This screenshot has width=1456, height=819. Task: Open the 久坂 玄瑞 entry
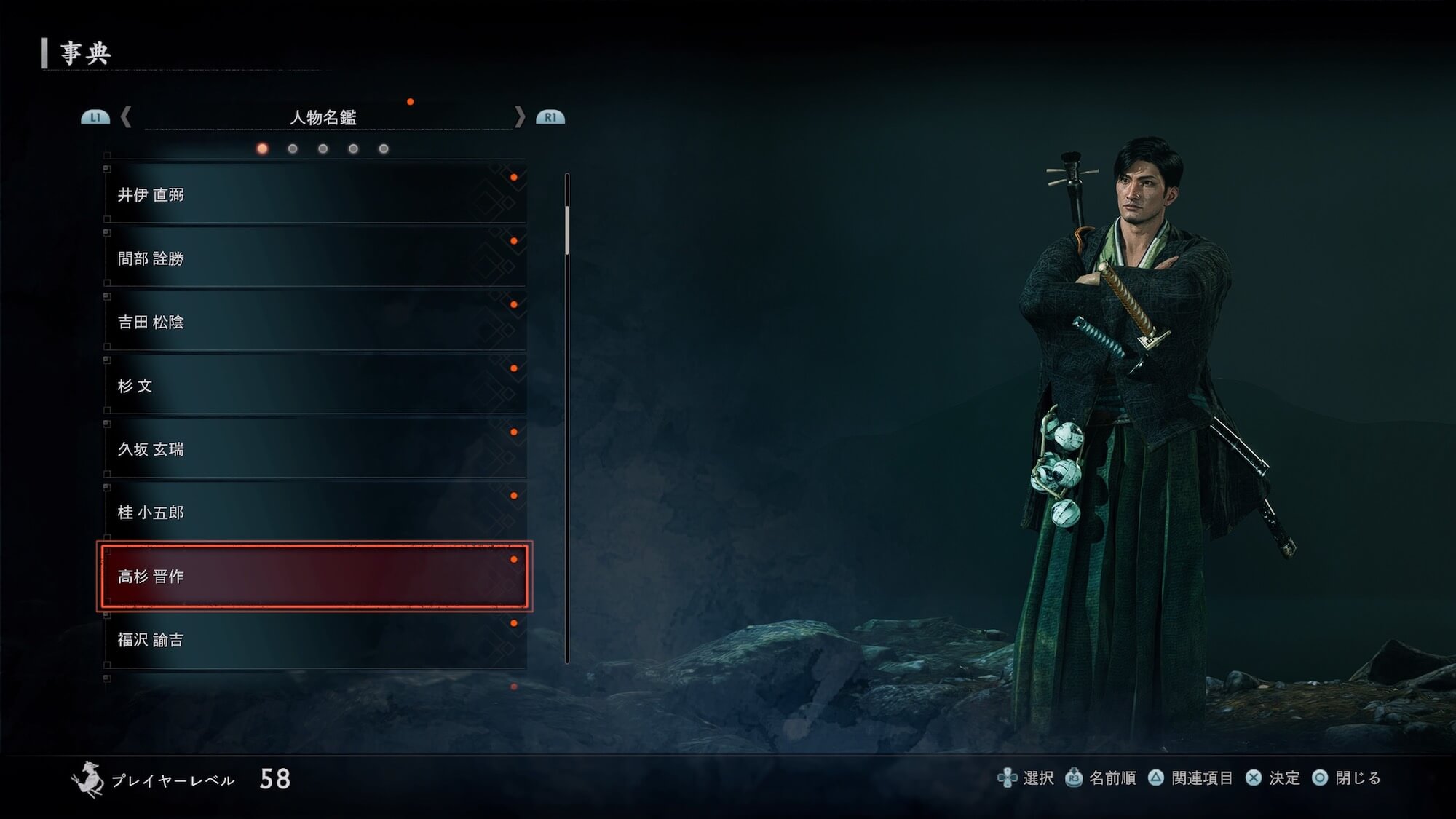point(314,449)
